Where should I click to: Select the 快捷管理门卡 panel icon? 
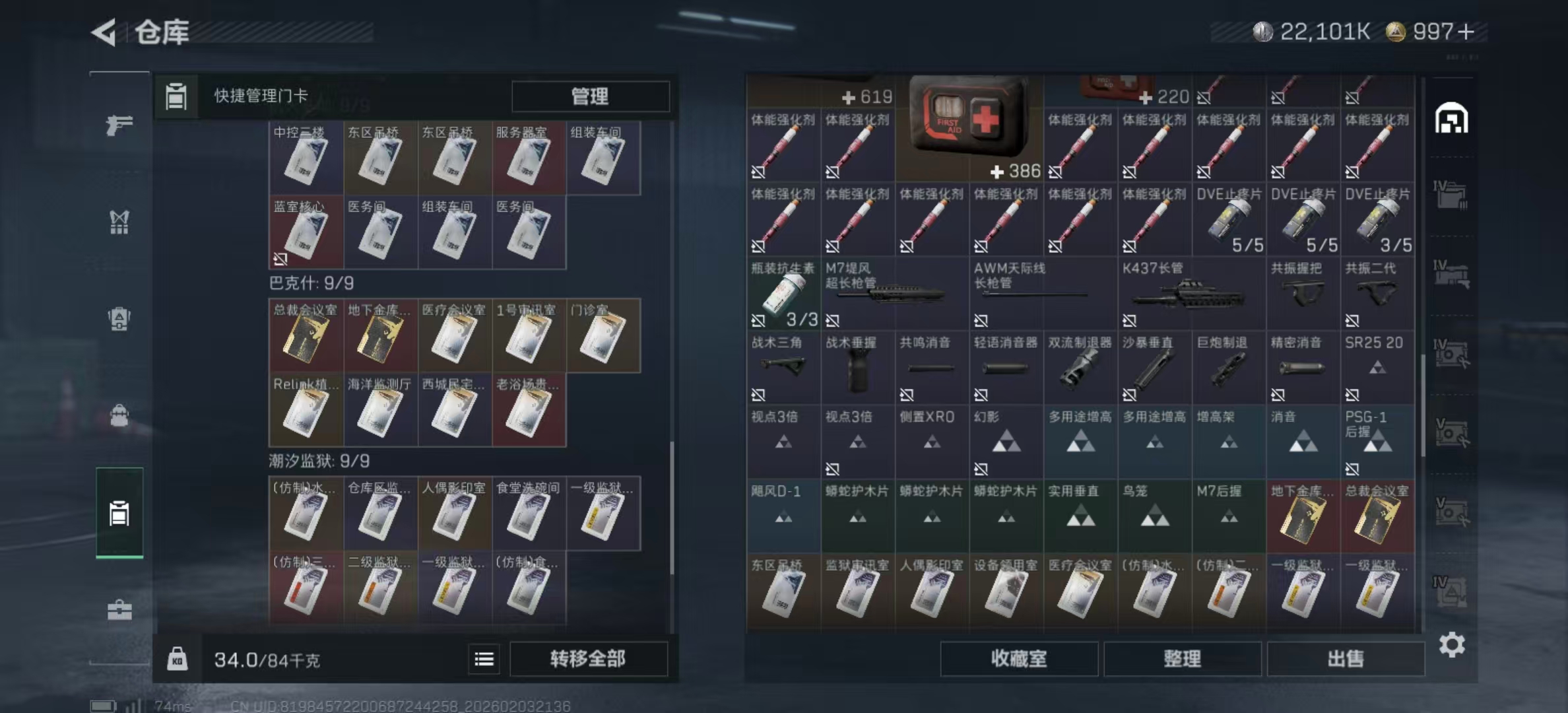(x=176, y=96)
